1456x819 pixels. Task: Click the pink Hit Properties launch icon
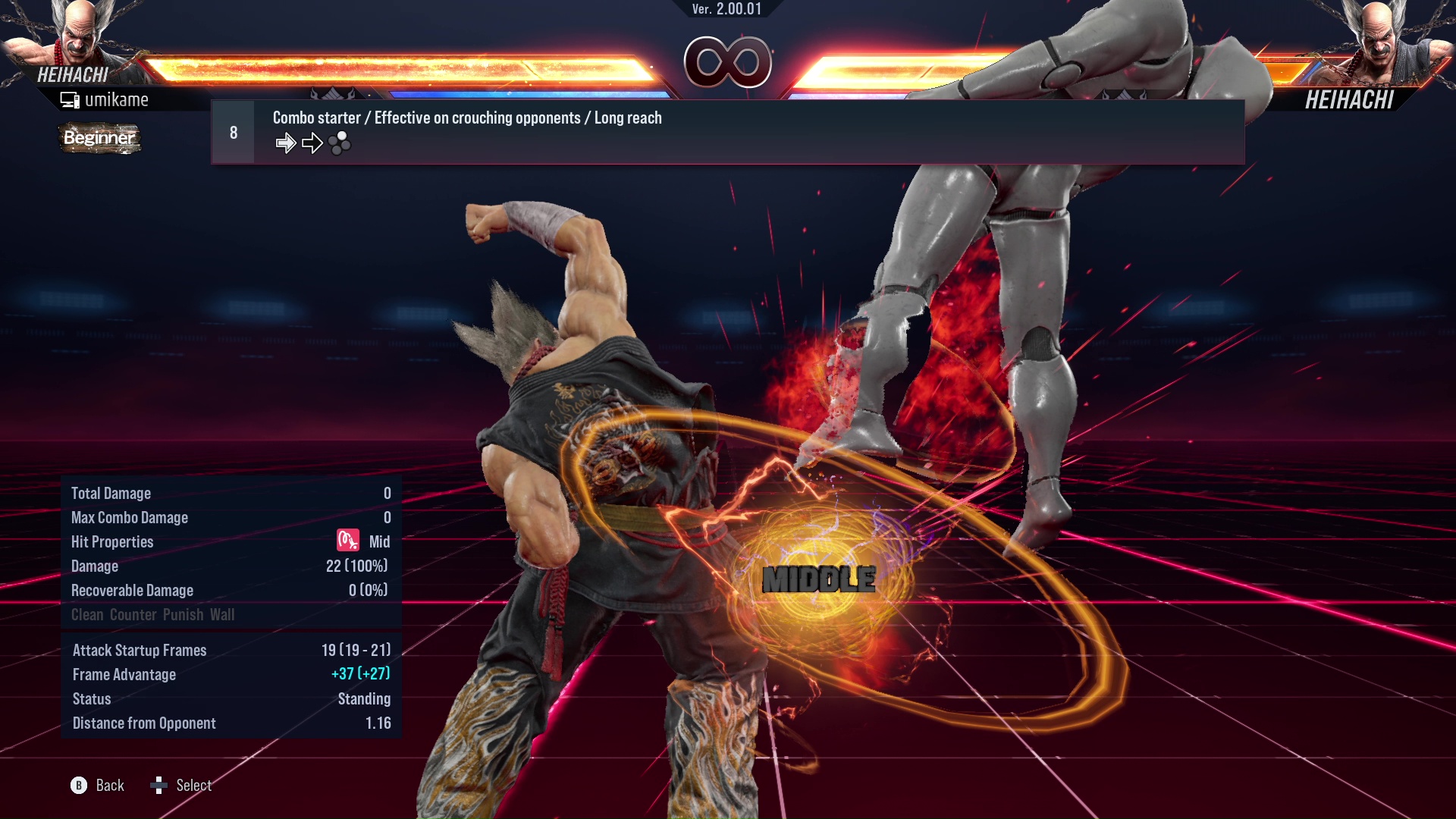(x=347, y=541)
